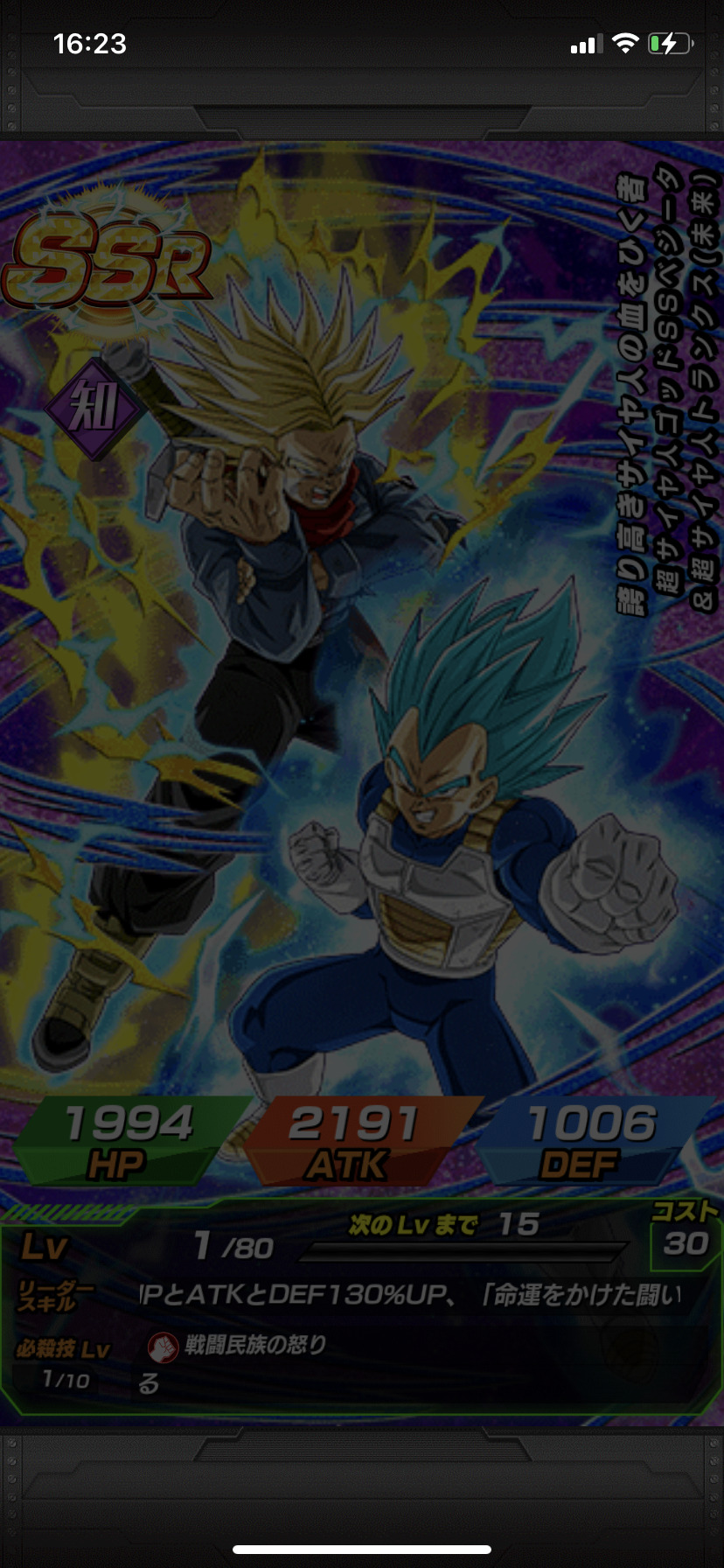This screenshot has height=1568, width=724.
Task: Click the purple 知 type icon
Action: [94, 408]
